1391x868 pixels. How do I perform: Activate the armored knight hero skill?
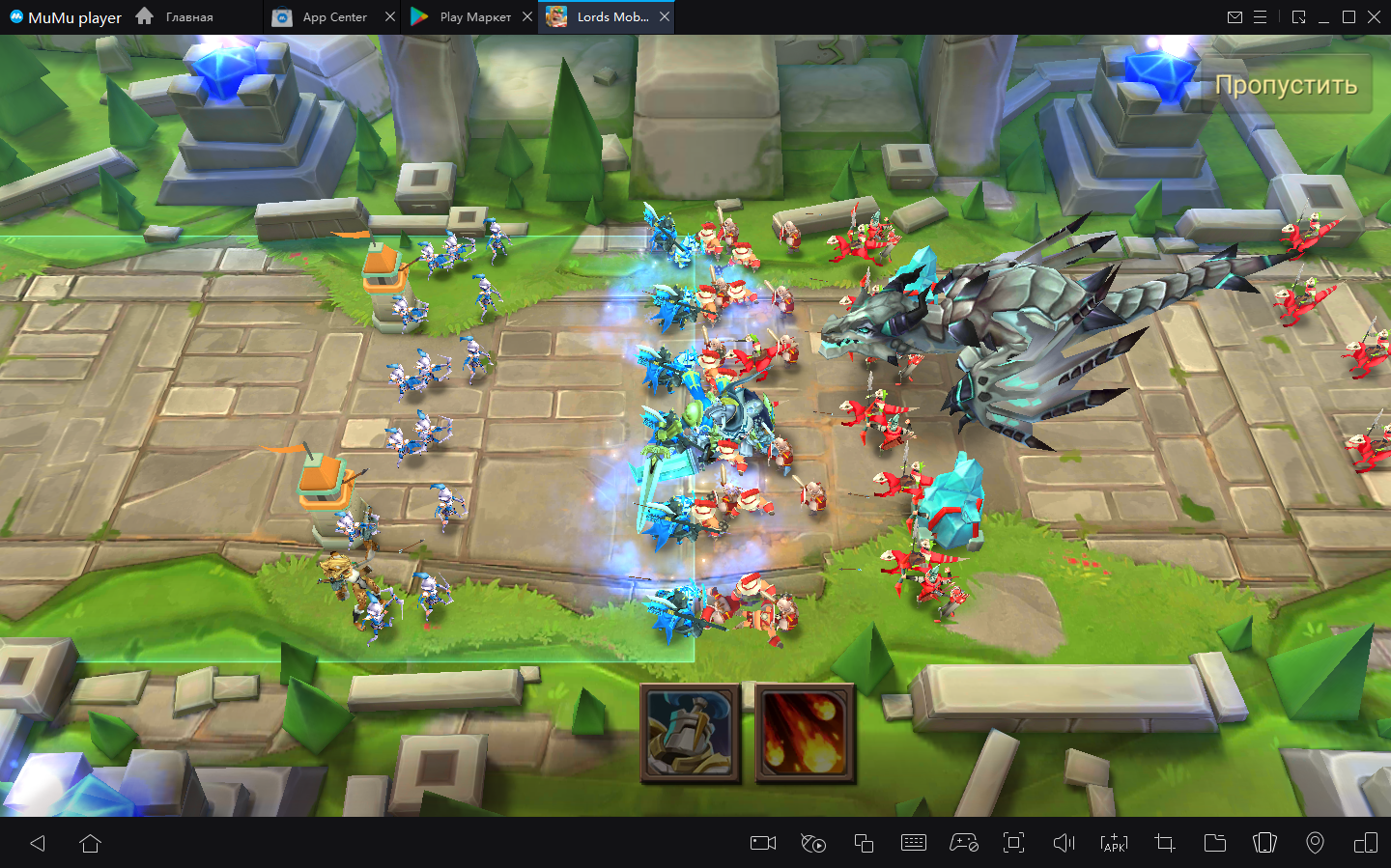click(x=690, y=733)
